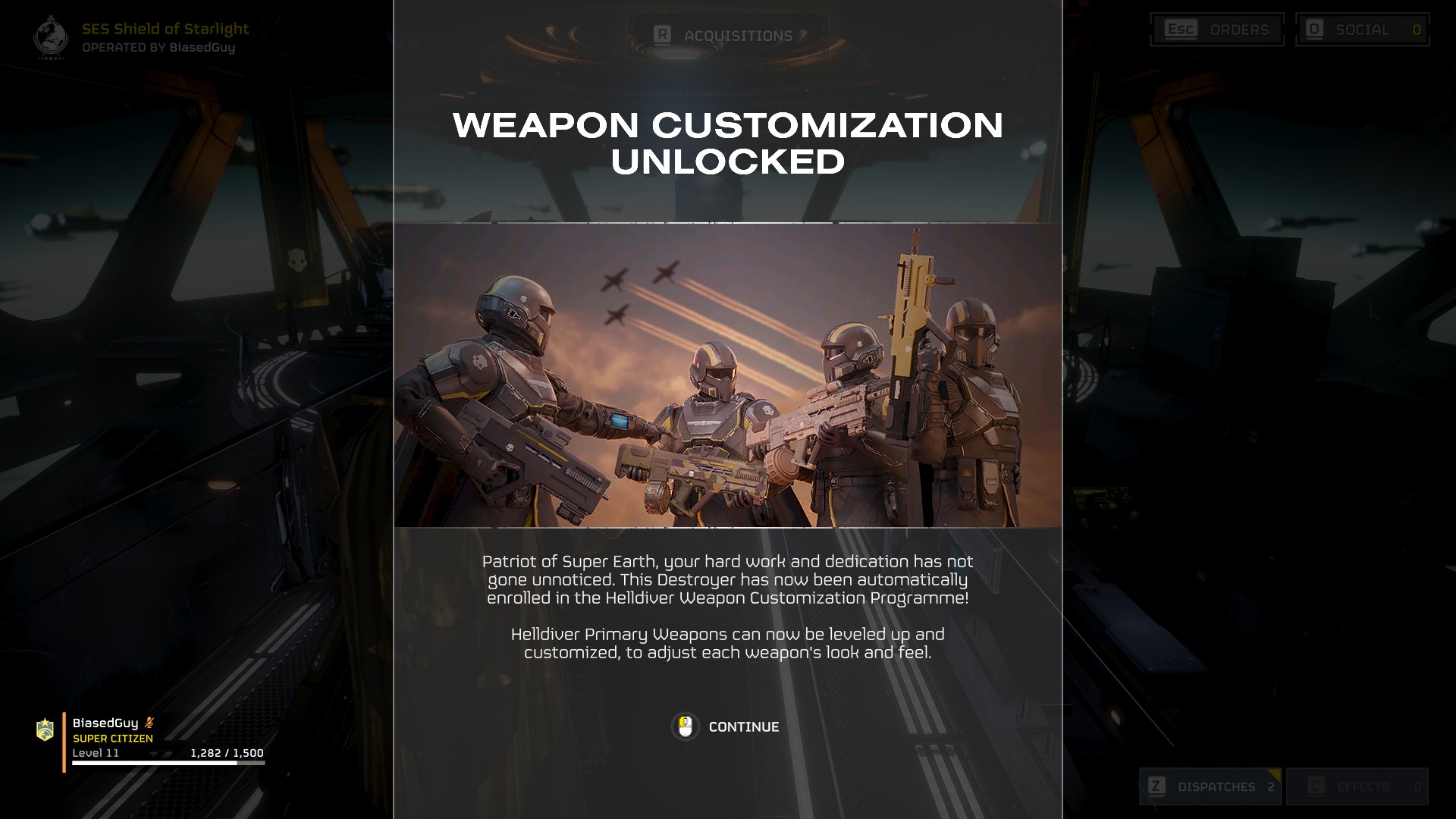This screenshot has width=1456, height=819.
Task: Open the Acquisitions tab at the top
Action: tap(724, 34)
